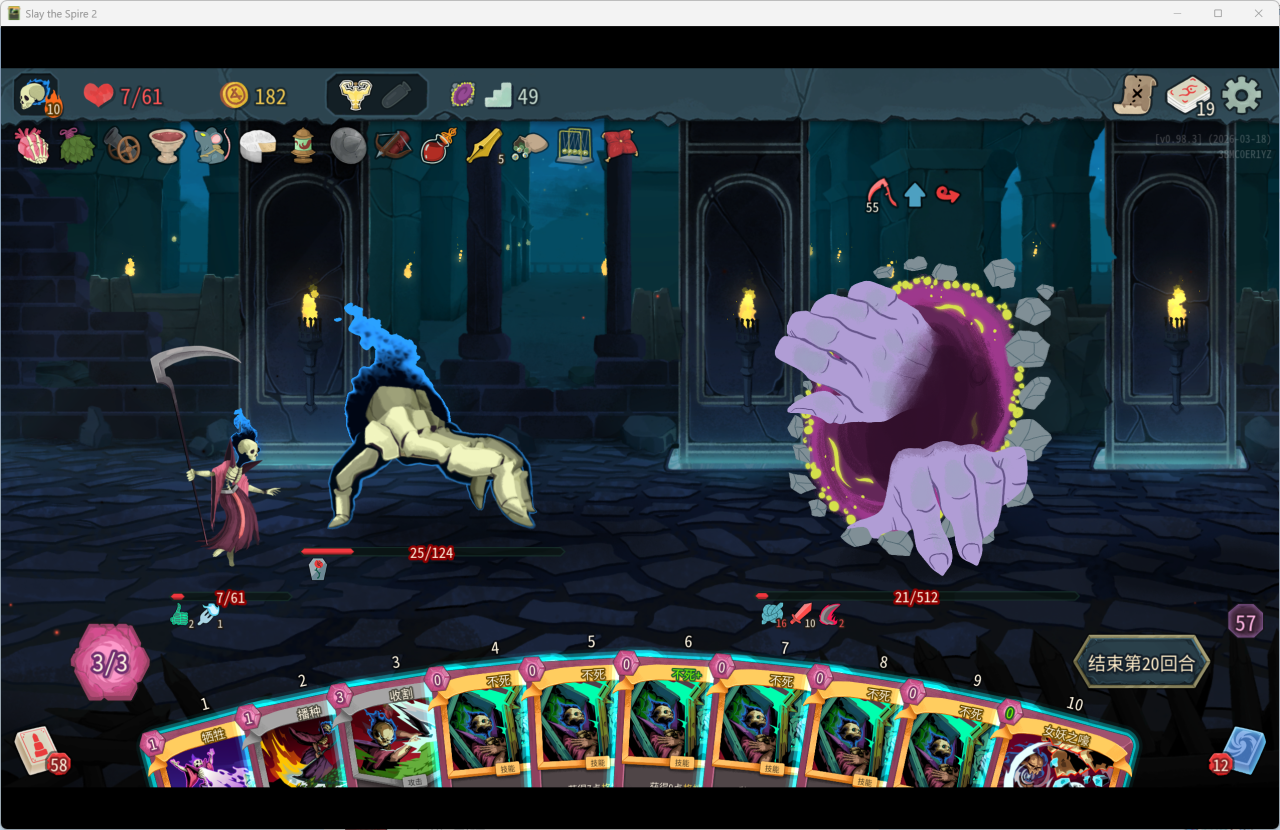This screenshot has height=830, width=1280.
Task: Inspect the cheese wheel relic
Action: coord(258,146)
